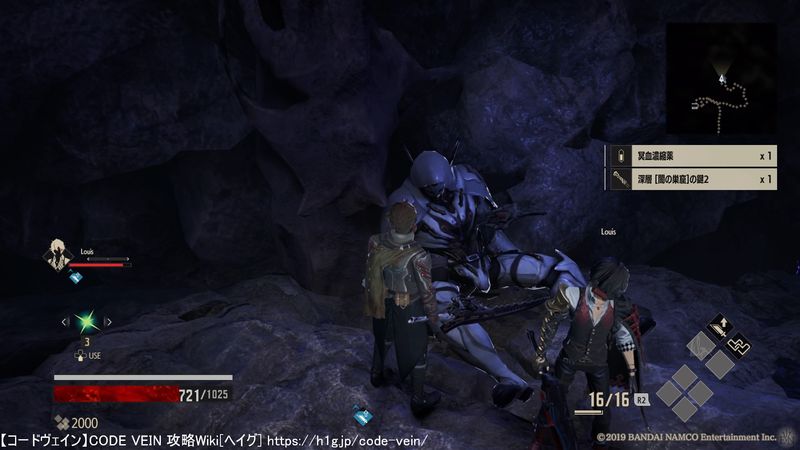Activate the sword attack-up gift icon
Image resolution: width=800 pixels, height=450 pixels.
pyautogui.click(x=719, y=326)
